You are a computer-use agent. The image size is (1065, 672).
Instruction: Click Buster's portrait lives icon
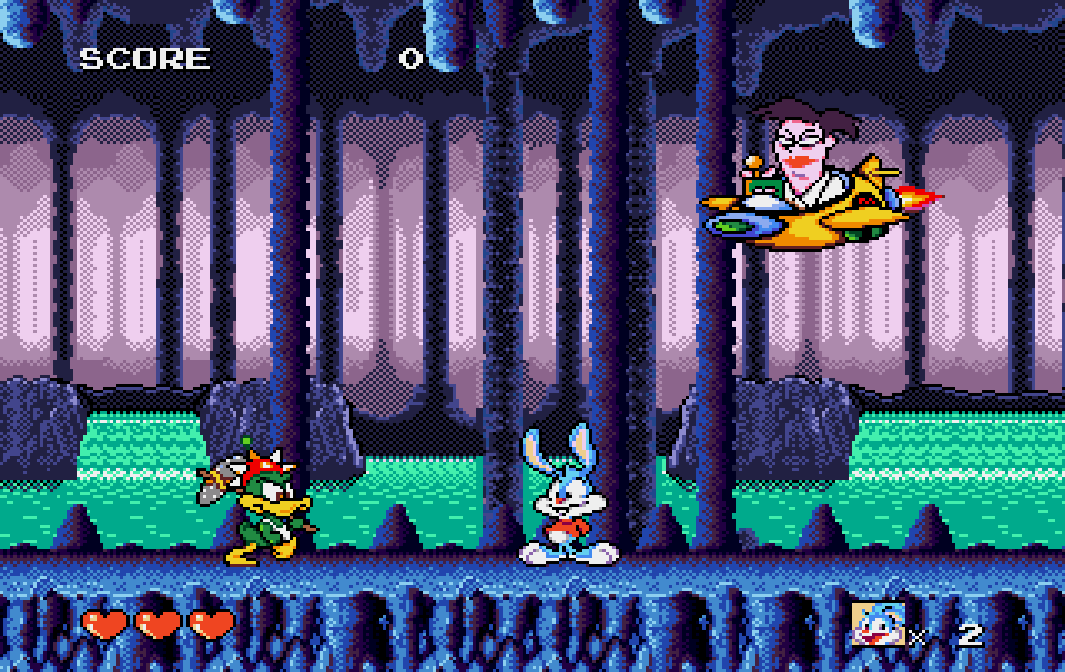(x=877, y=624)
